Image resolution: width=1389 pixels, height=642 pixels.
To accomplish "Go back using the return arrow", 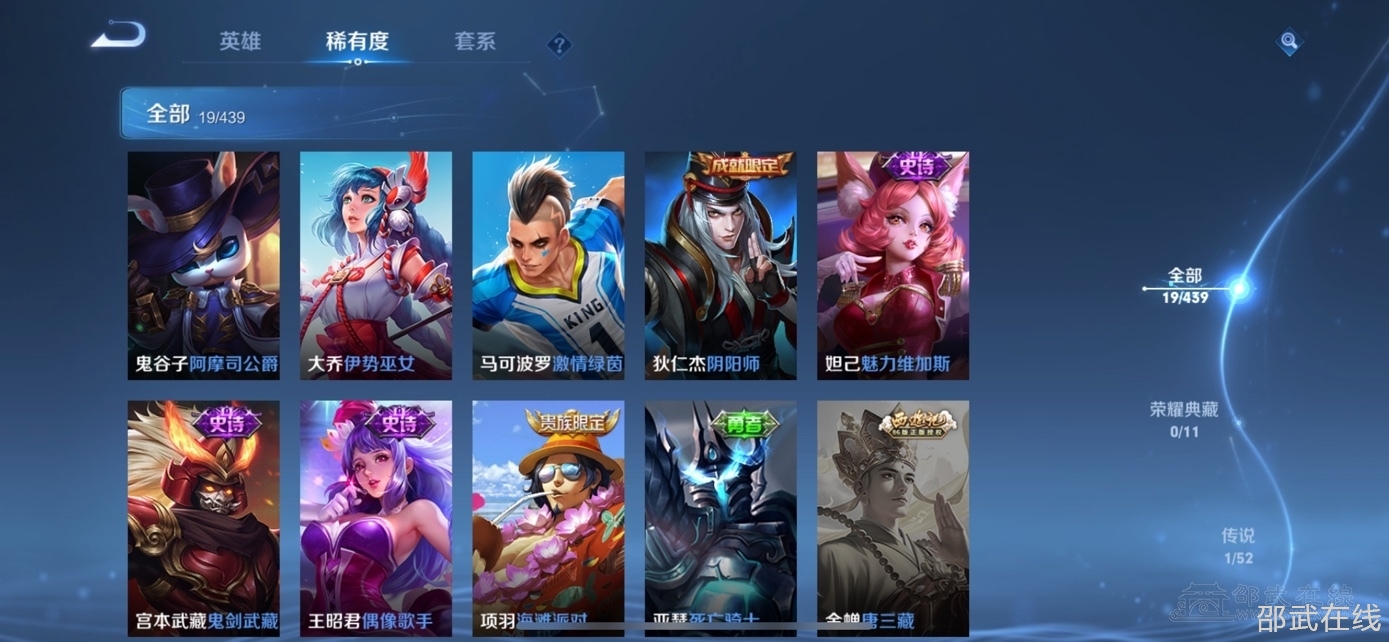I will [119, 37].
